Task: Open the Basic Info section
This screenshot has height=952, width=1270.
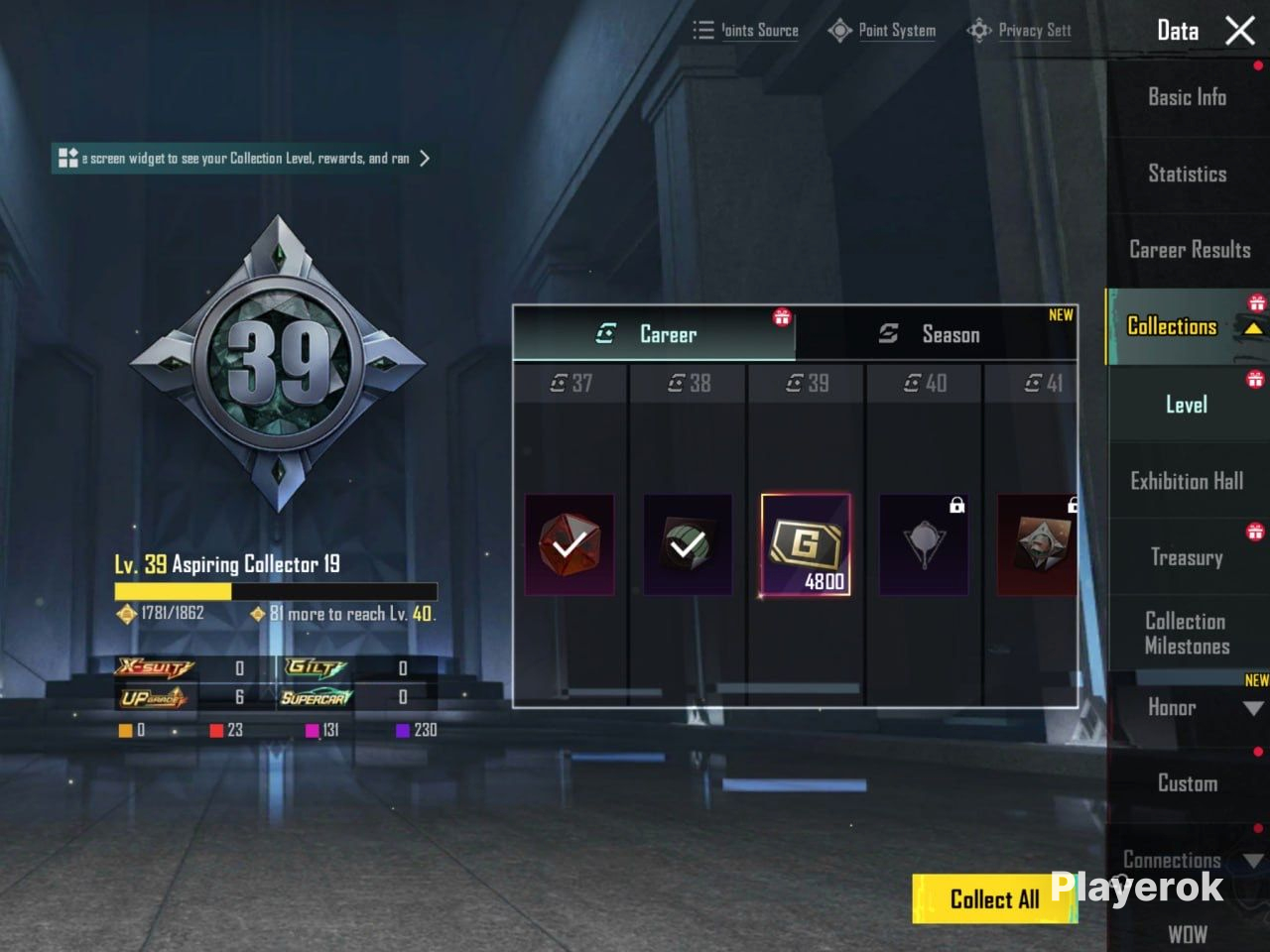Action: click(x=1187, y=97)
